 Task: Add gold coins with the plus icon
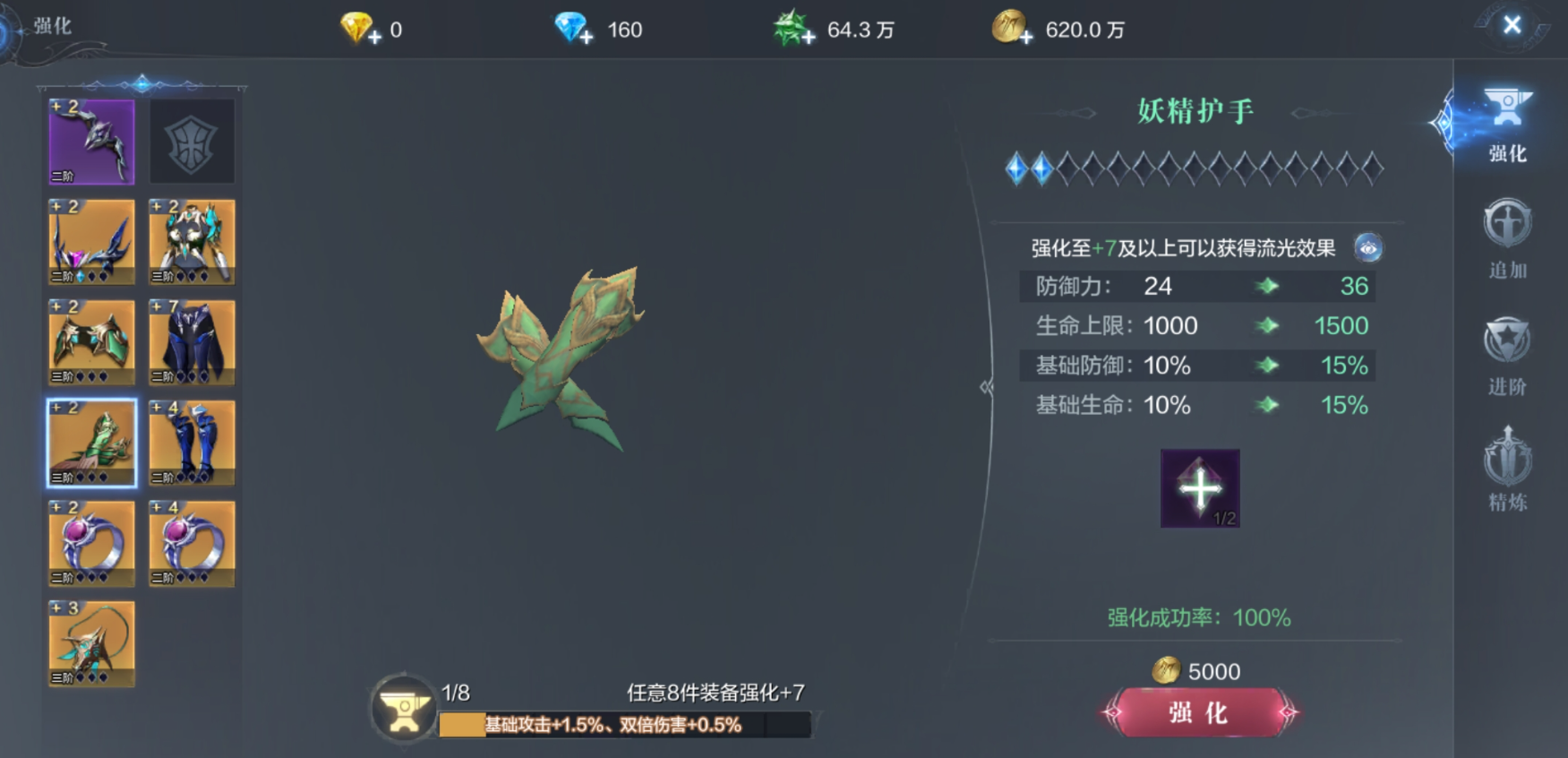click(1025, 38)
